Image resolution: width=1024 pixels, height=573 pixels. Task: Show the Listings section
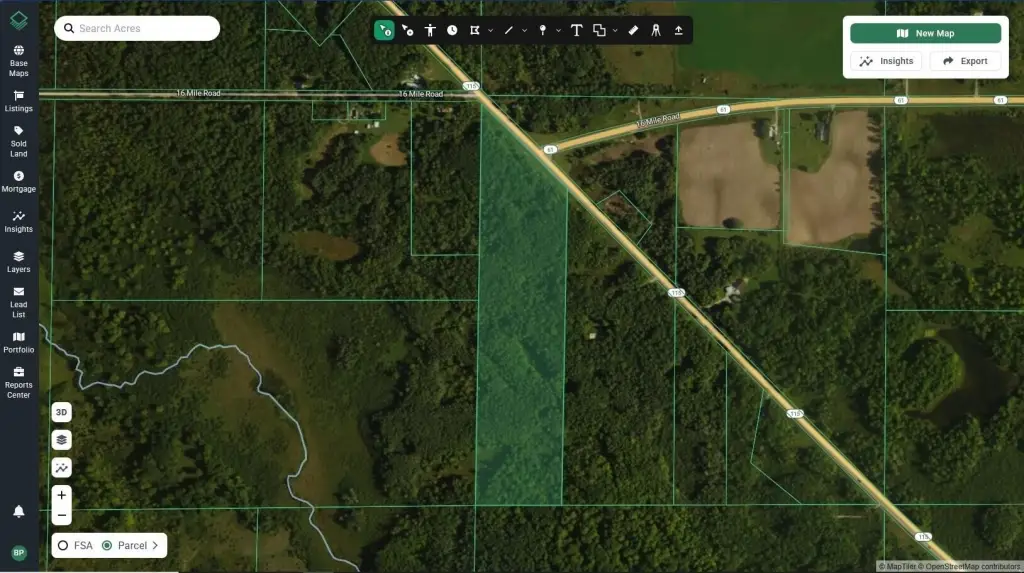click(x=18, y=101)
